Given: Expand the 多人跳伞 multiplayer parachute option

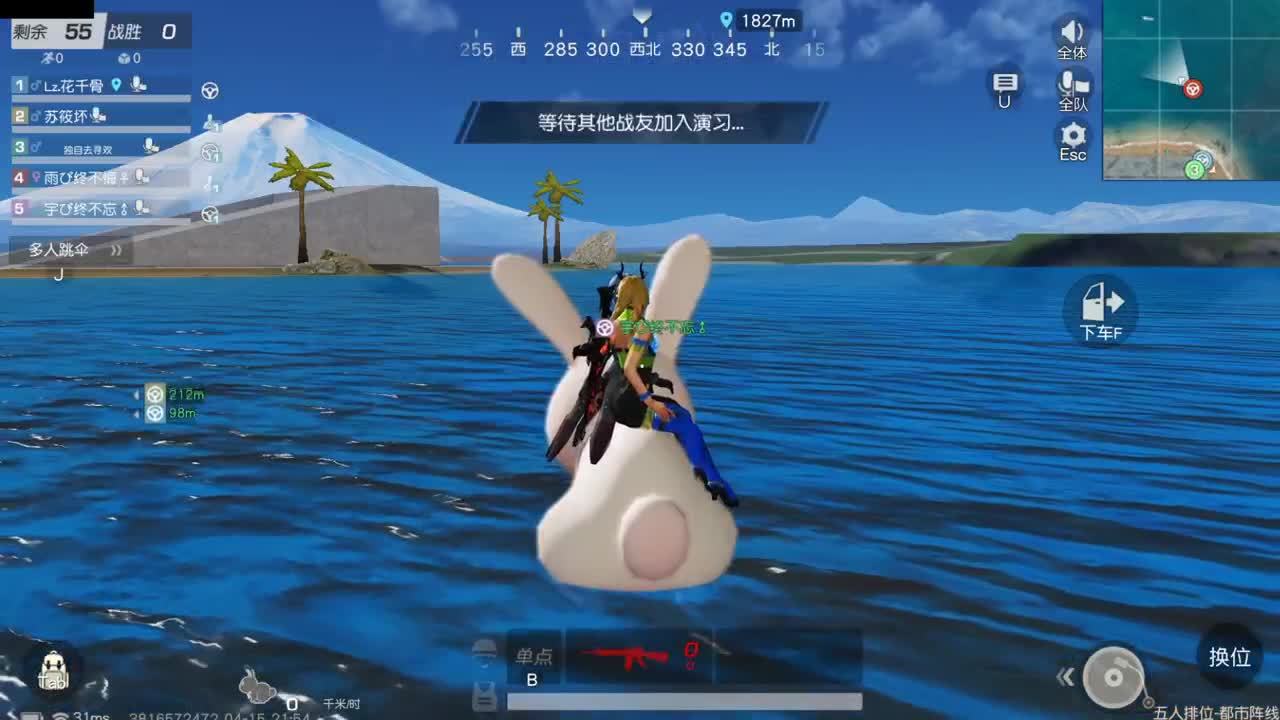Looking at the screenshot, I should tap(117, 249).
